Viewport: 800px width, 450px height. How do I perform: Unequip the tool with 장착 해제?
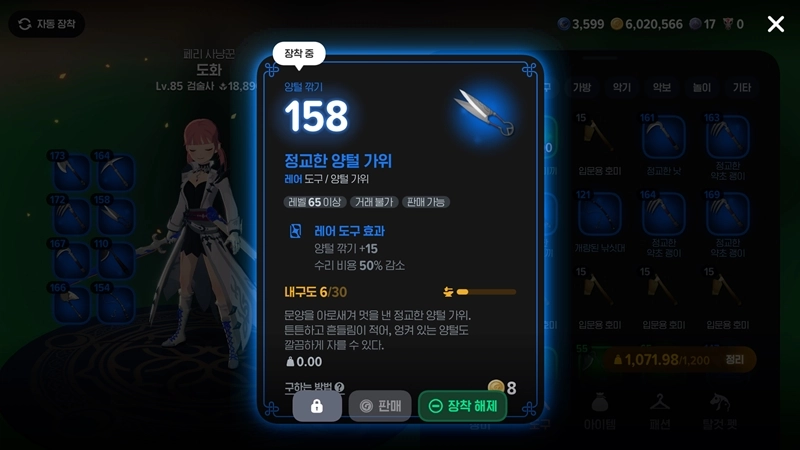[463, 406]
